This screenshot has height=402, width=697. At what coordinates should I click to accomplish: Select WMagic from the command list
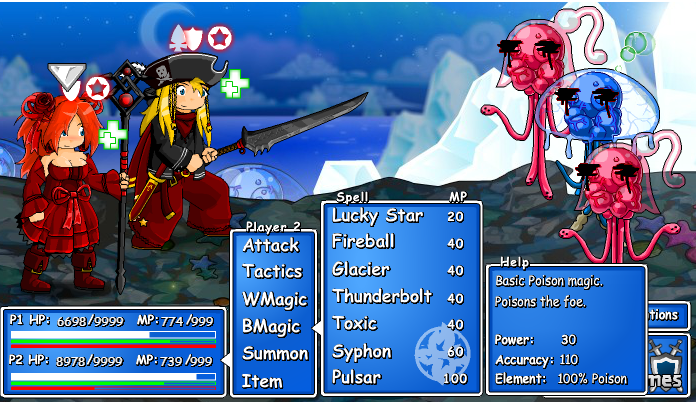(x=274, y=299)
